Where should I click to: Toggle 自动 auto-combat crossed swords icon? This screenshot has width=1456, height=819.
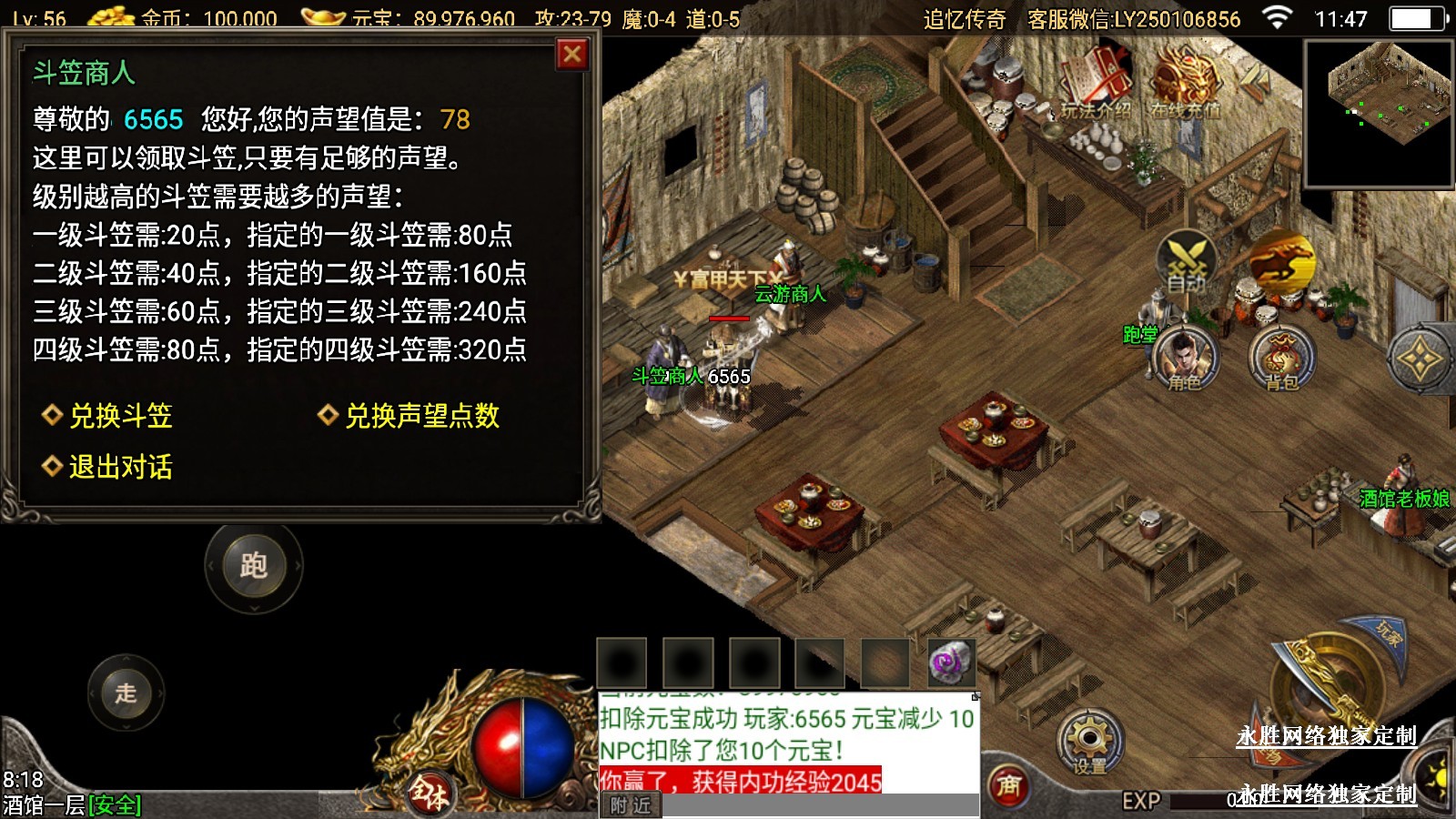(1187, 261)
